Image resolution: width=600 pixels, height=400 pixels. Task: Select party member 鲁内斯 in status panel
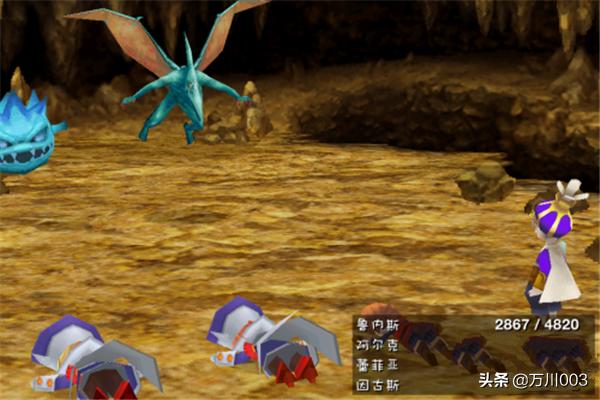coord(375,325)
